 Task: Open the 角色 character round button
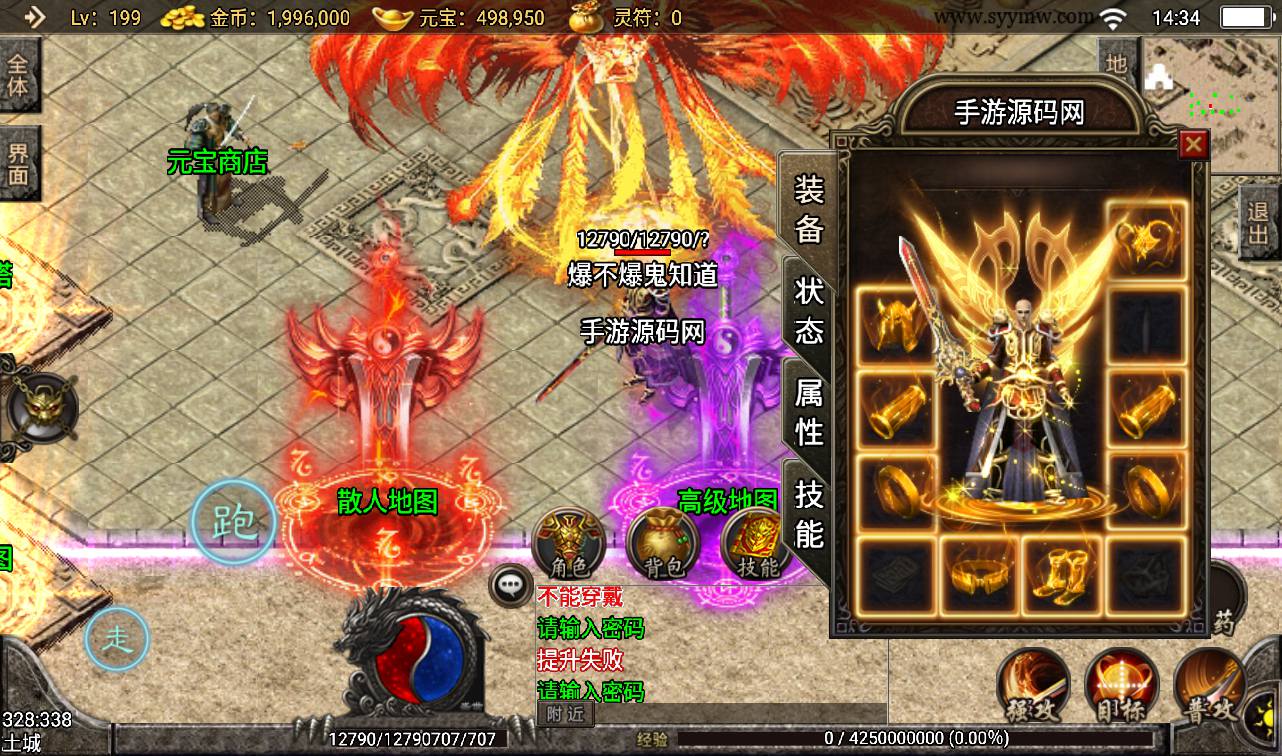(569, 544)
